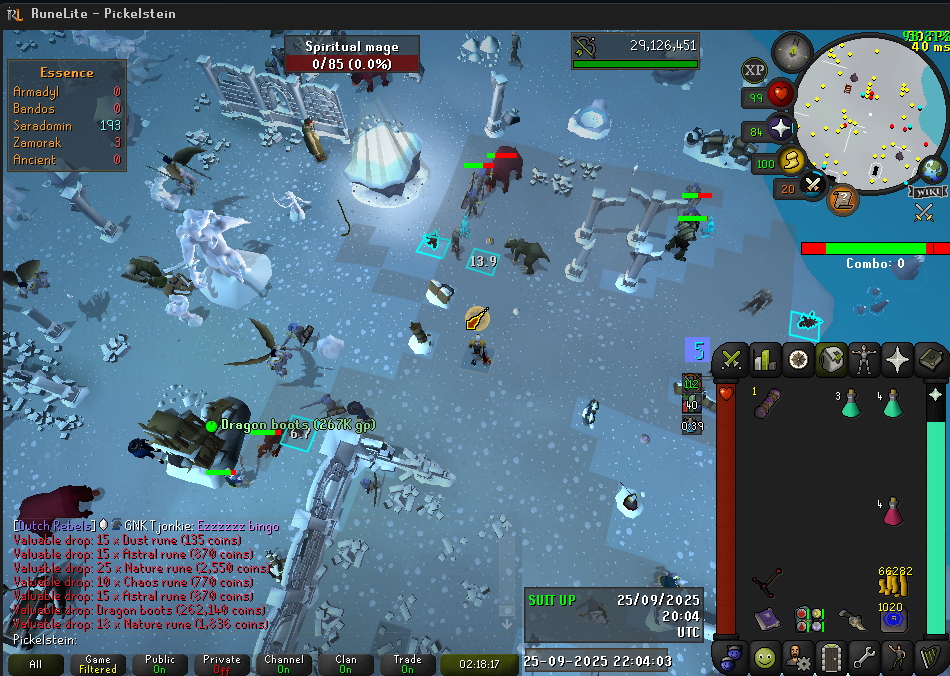
Task: Open the Combat Options tab
Action: [x=732, y=359]
